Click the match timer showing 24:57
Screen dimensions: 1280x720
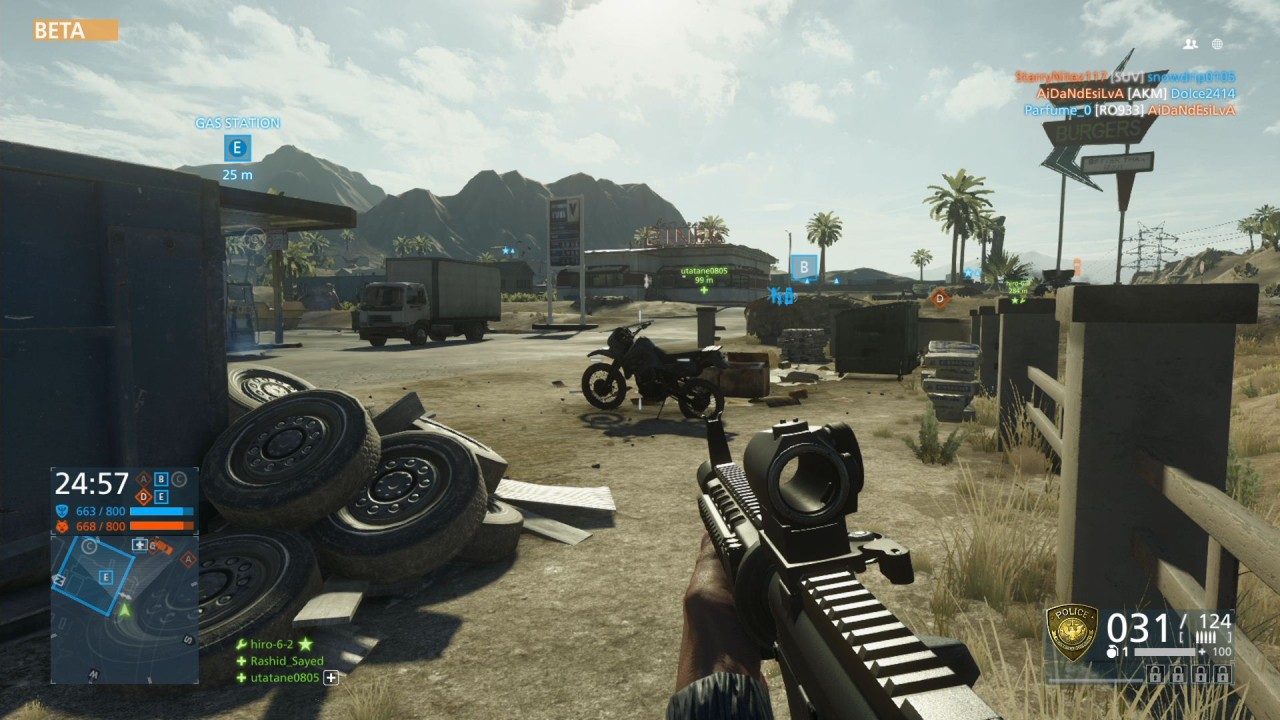(x=90, y=482)
